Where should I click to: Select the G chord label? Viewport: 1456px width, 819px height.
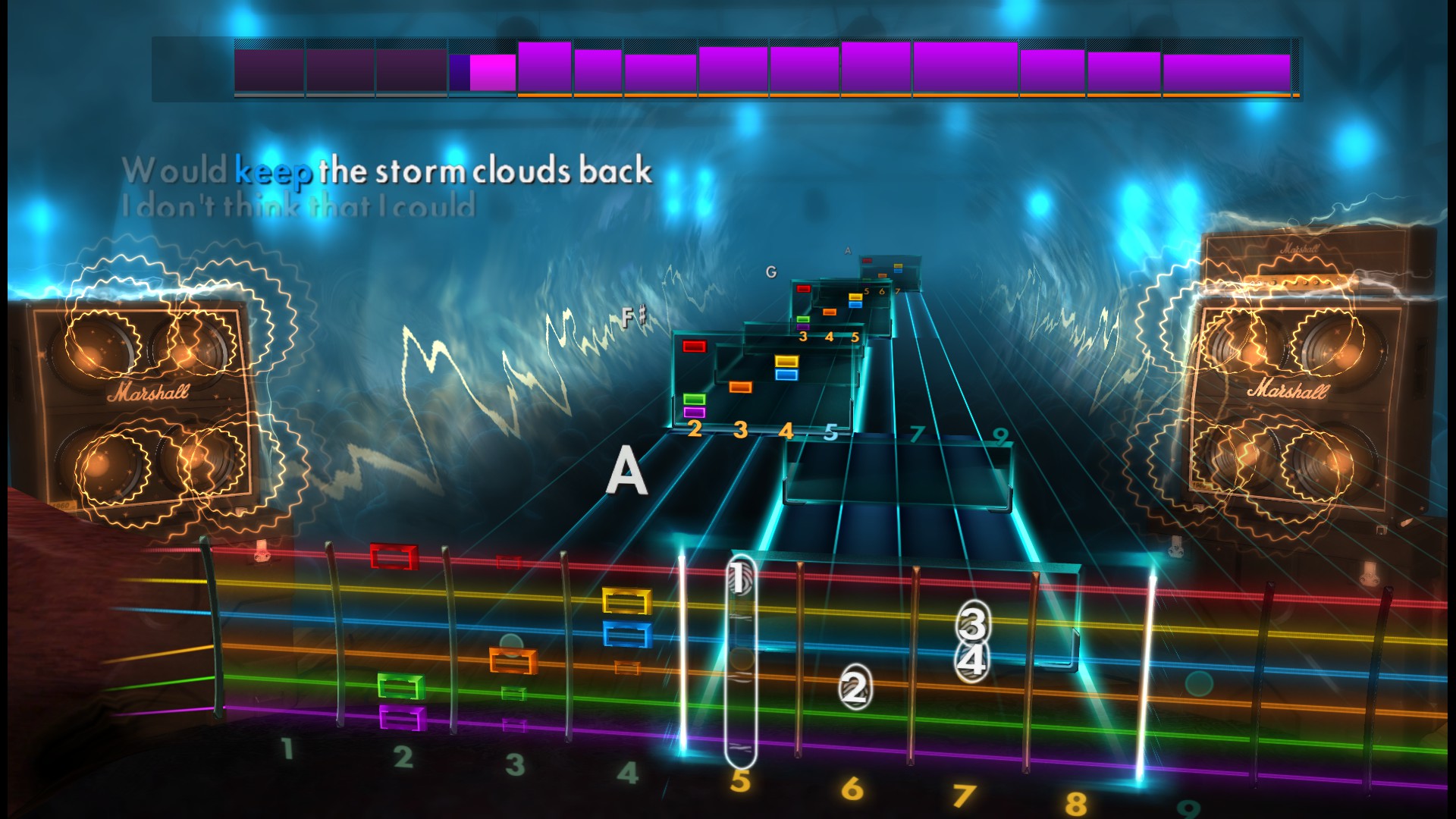[771, 271]
